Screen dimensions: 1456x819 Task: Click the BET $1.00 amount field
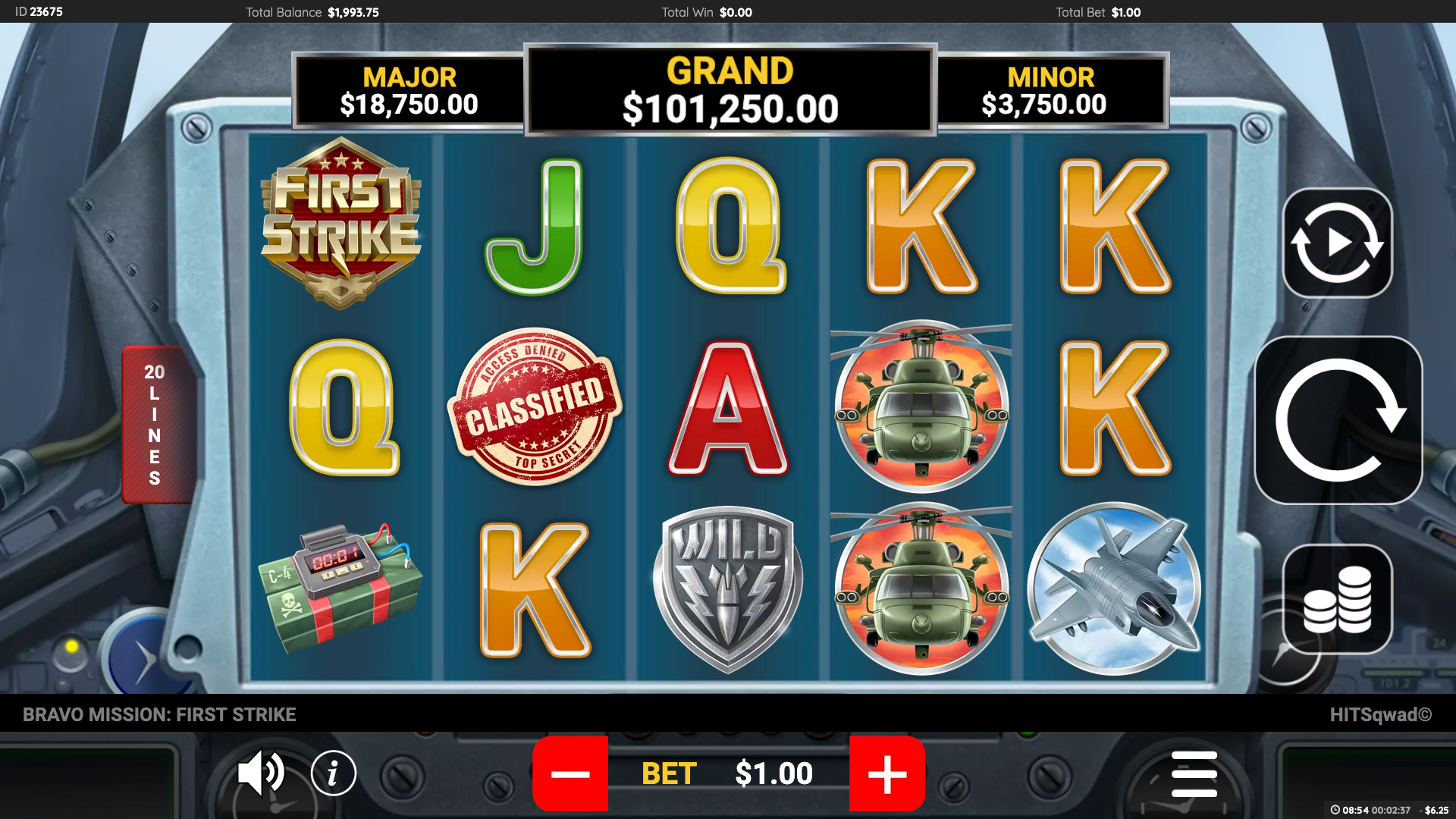tap(772, 774)
